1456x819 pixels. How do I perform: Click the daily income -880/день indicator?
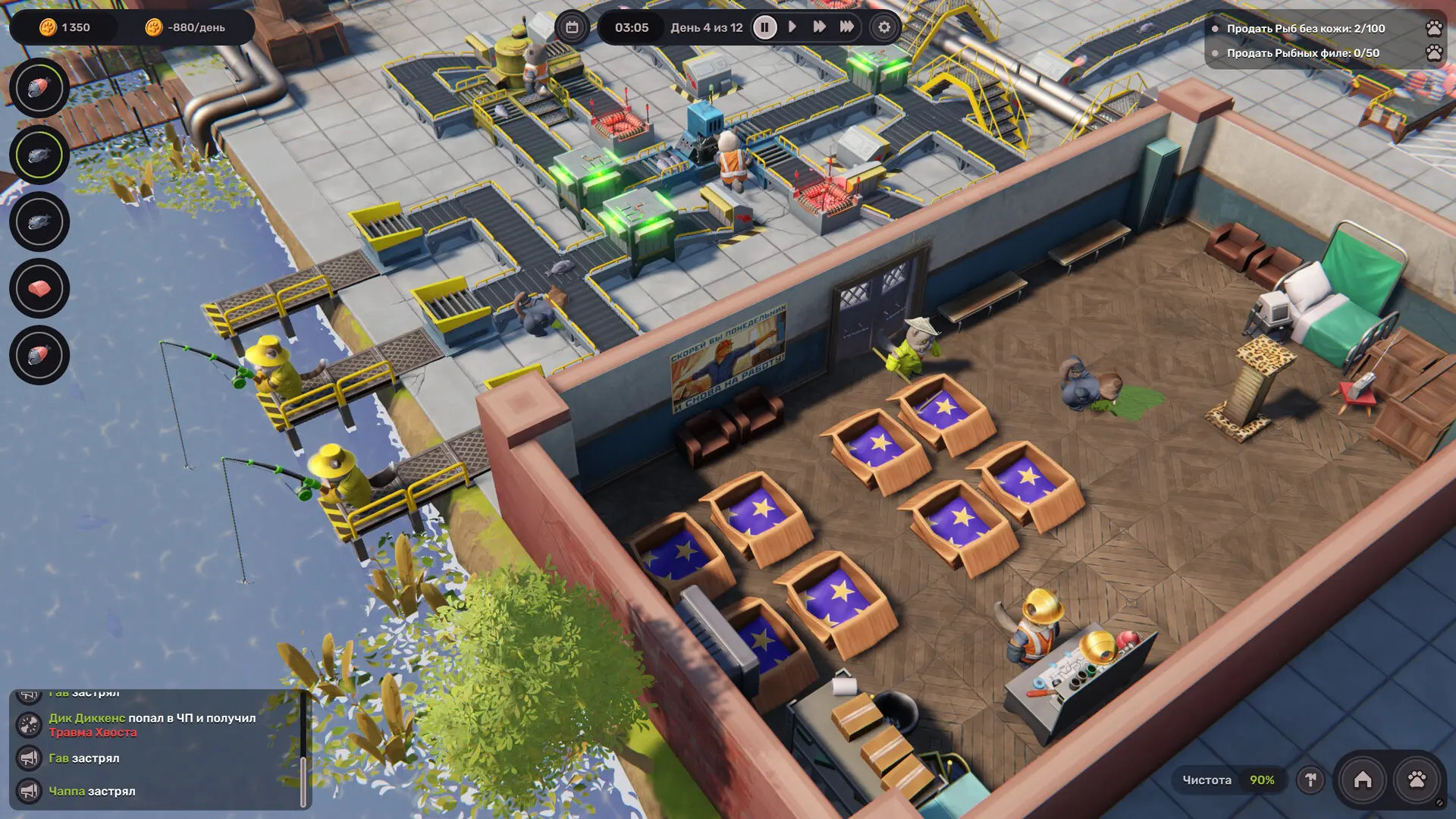pyautogui.click(x=187, y=28)
